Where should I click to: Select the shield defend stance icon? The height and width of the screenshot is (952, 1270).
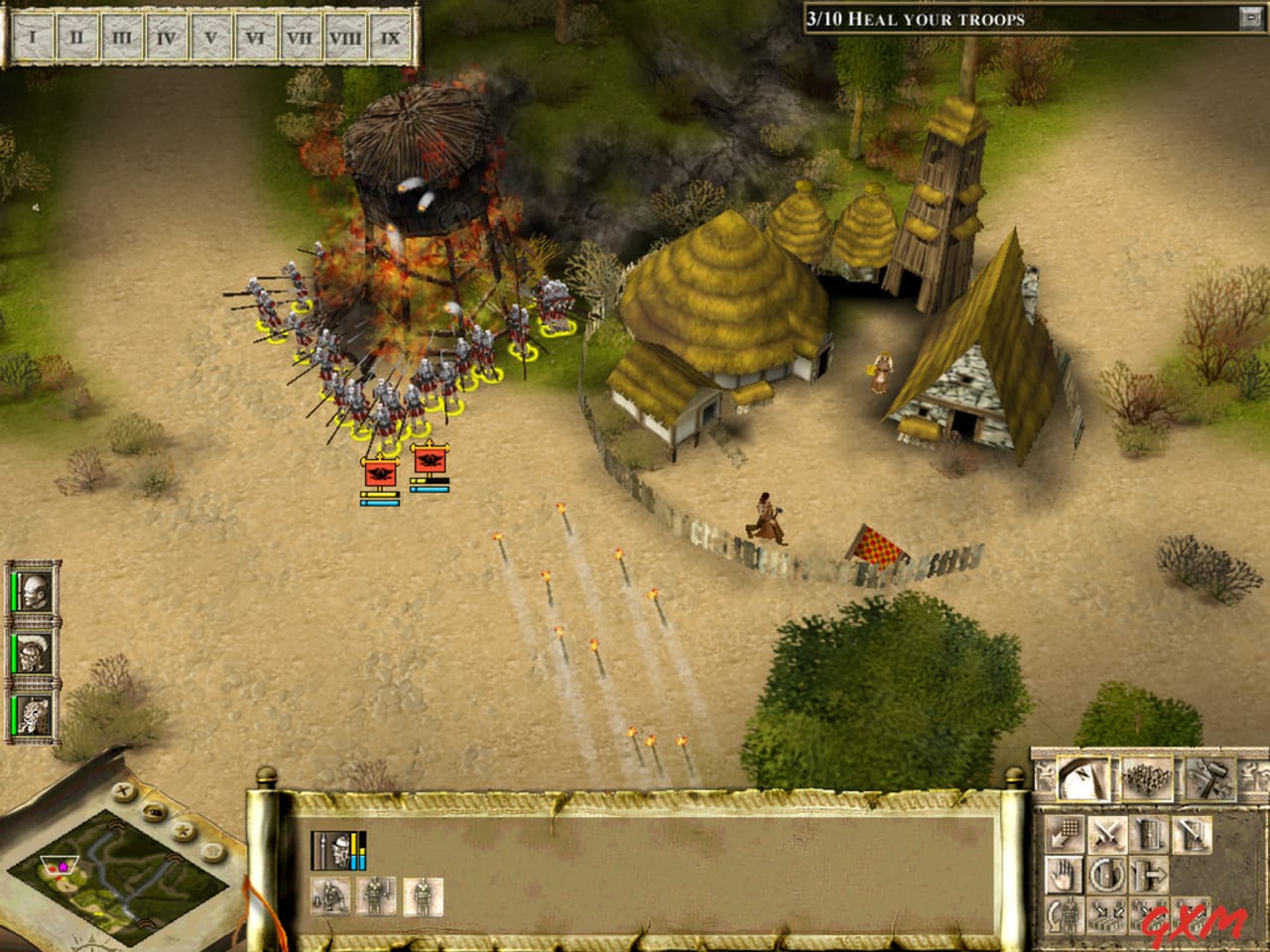tap(1150, 835)
